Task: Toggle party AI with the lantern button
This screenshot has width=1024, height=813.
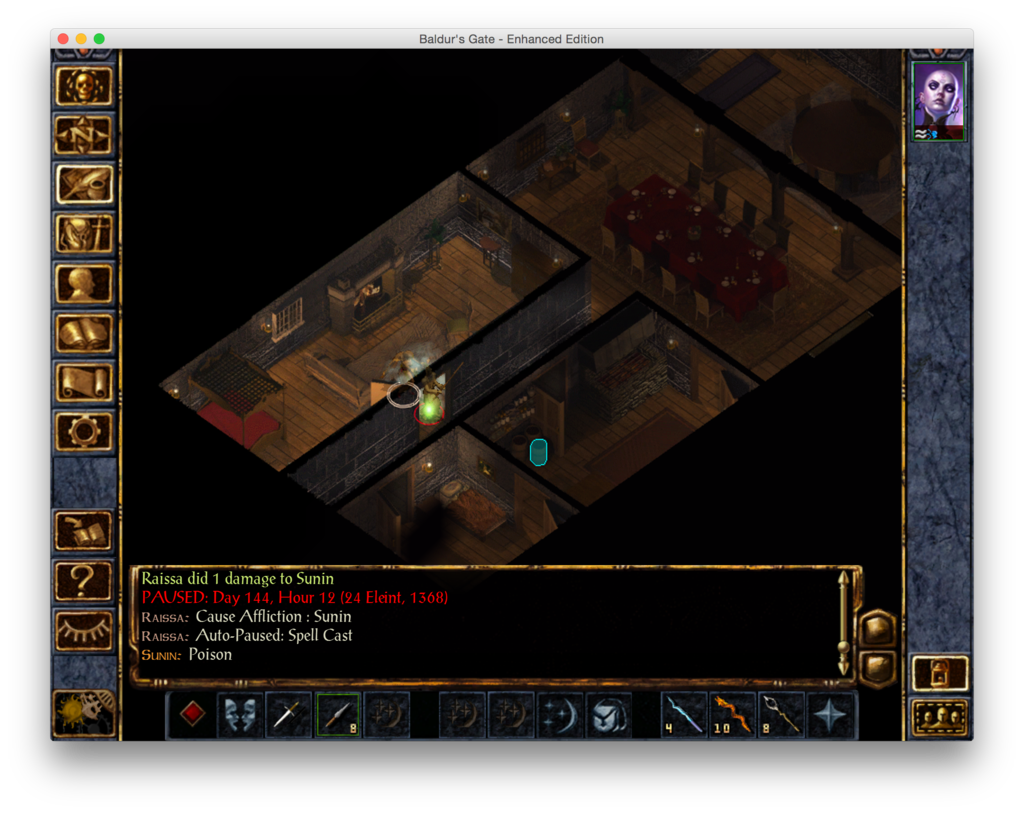Action: 940,673
